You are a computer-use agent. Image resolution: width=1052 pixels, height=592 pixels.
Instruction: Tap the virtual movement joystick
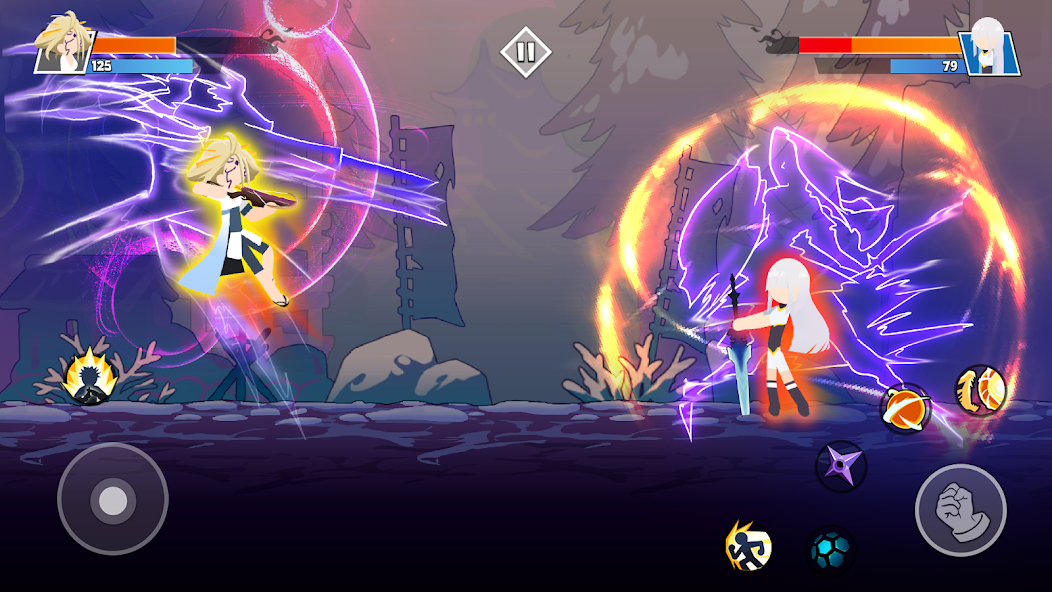[x=113, y=499]
